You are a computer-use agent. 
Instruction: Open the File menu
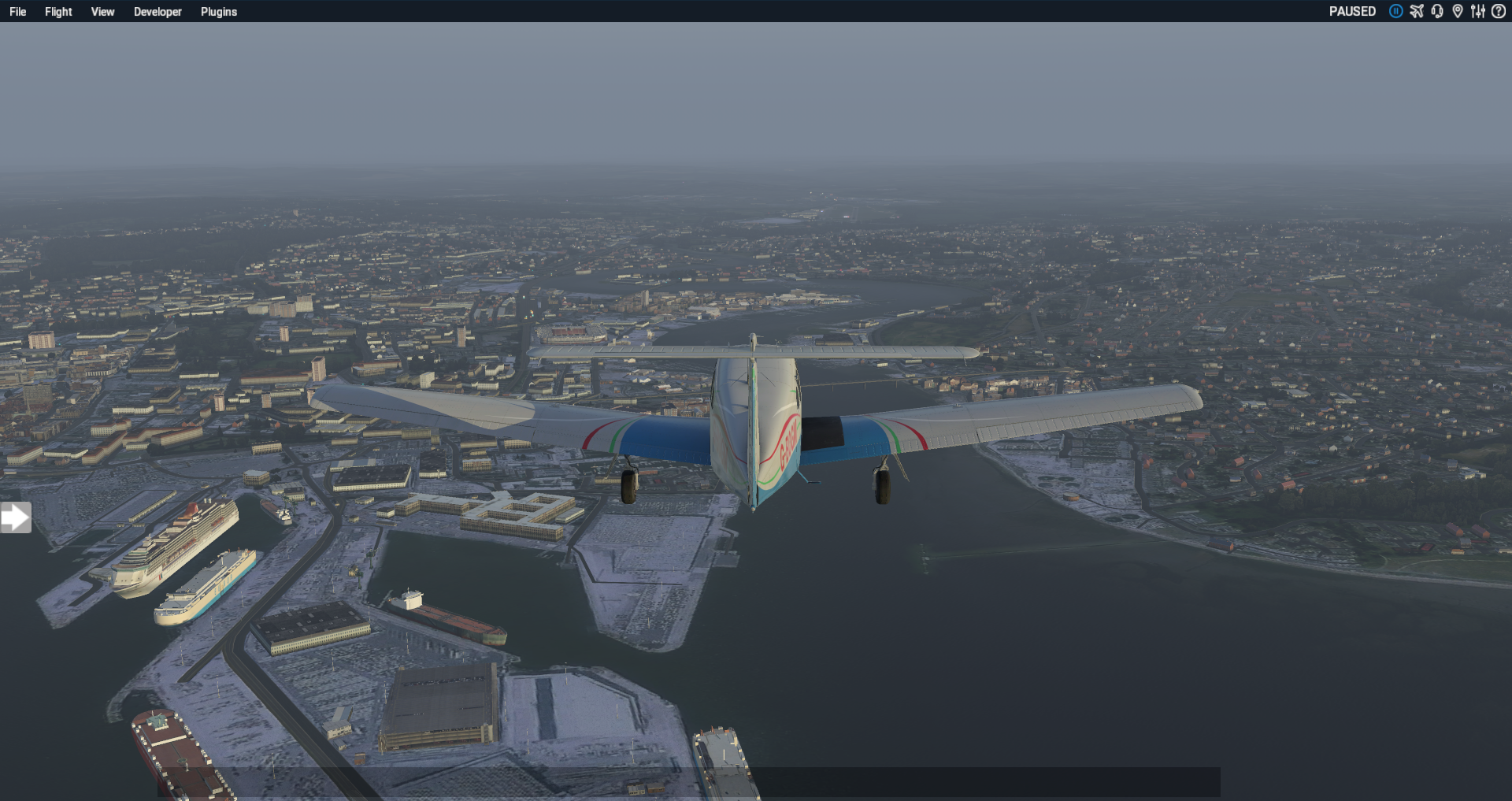point(17,12)
